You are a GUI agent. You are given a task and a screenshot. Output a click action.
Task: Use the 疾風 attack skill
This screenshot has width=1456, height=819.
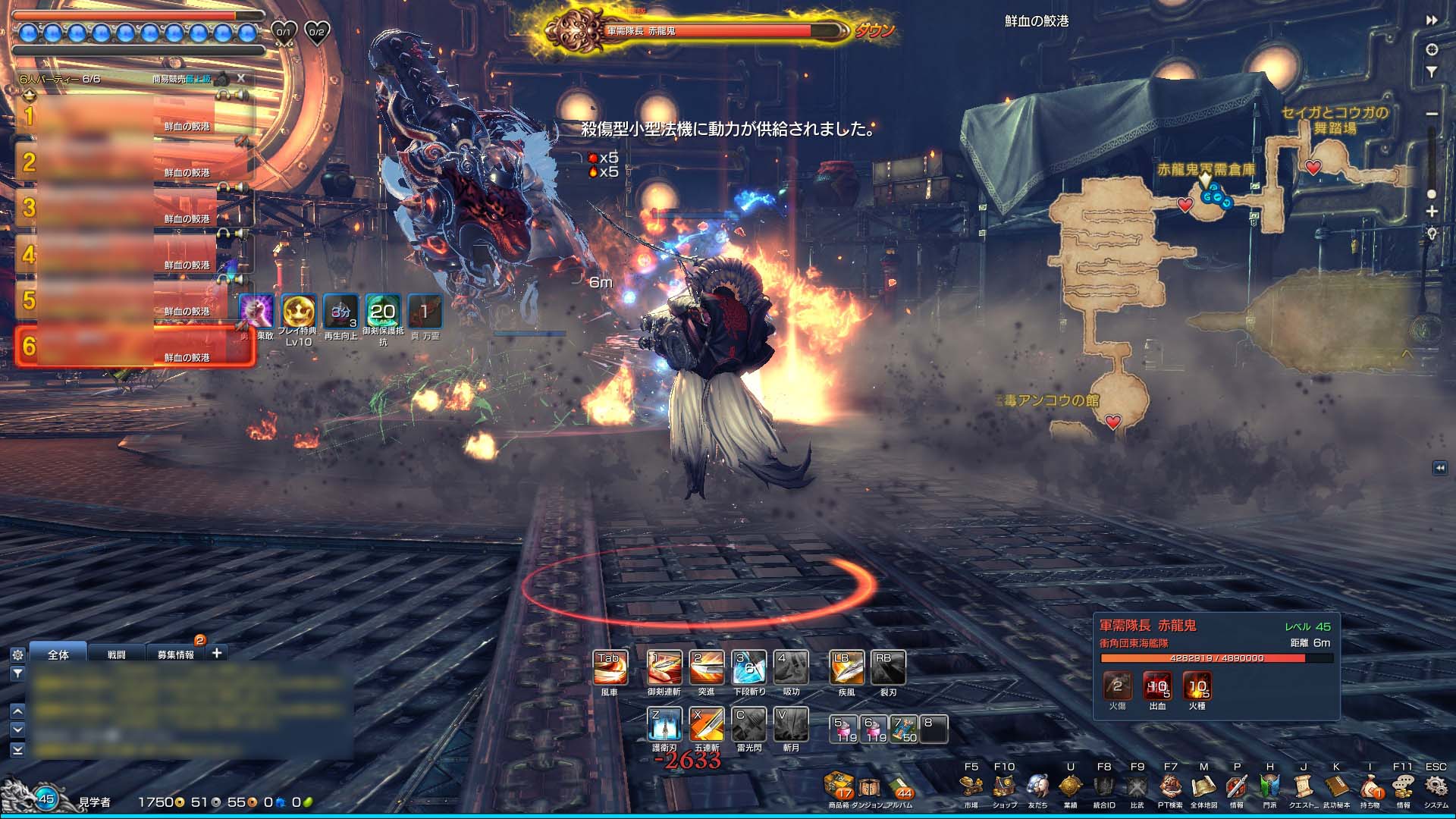[846, 668]
